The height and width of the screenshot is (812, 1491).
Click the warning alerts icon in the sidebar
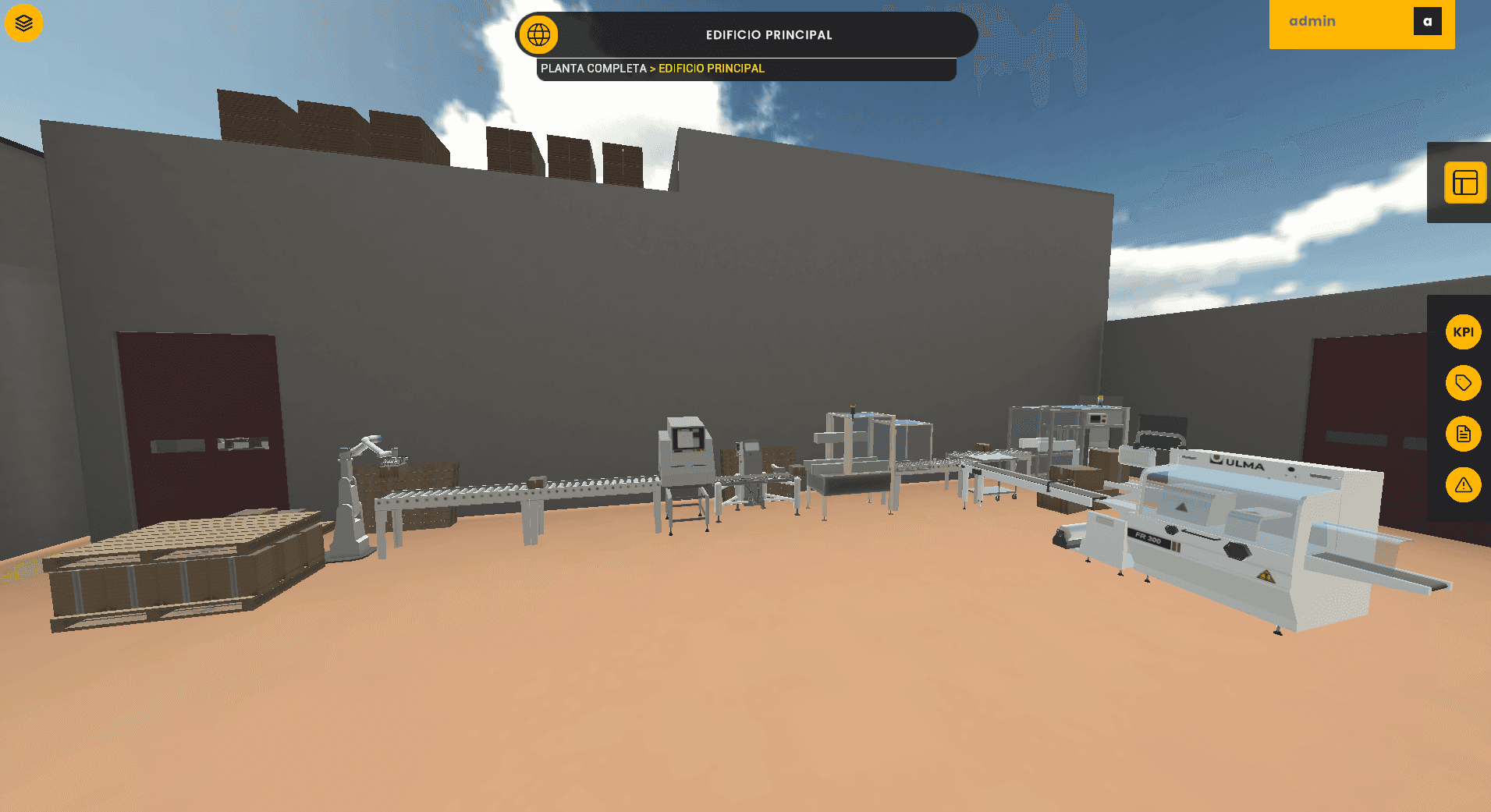point(1464,485)
